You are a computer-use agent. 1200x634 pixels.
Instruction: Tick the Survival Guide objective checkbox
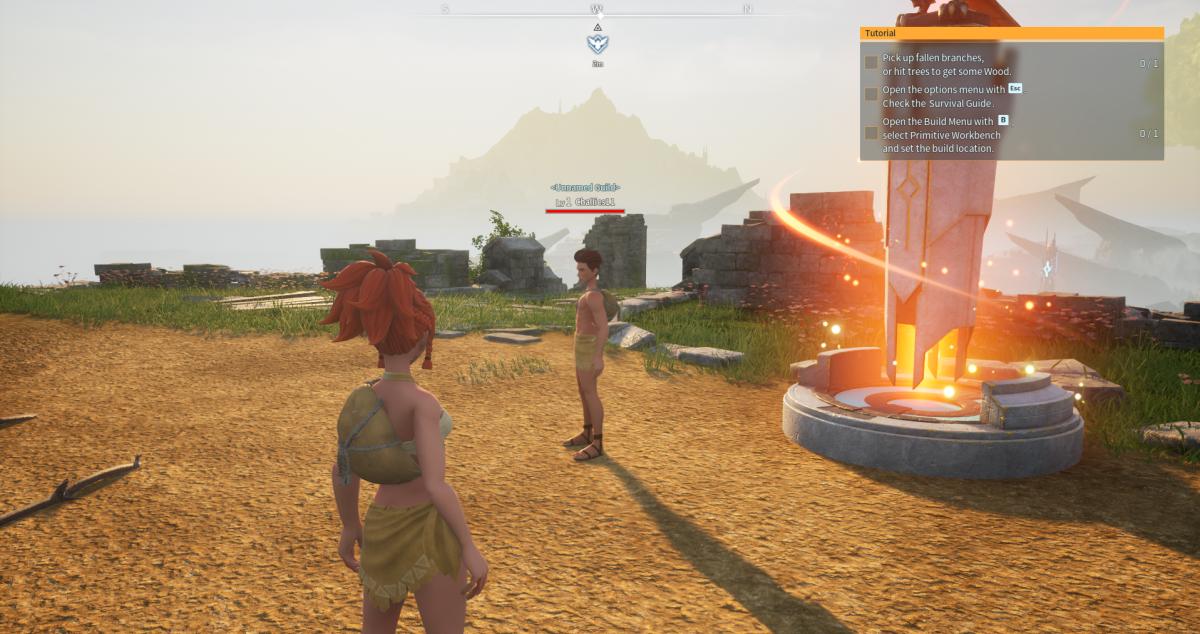click(871, 94)
